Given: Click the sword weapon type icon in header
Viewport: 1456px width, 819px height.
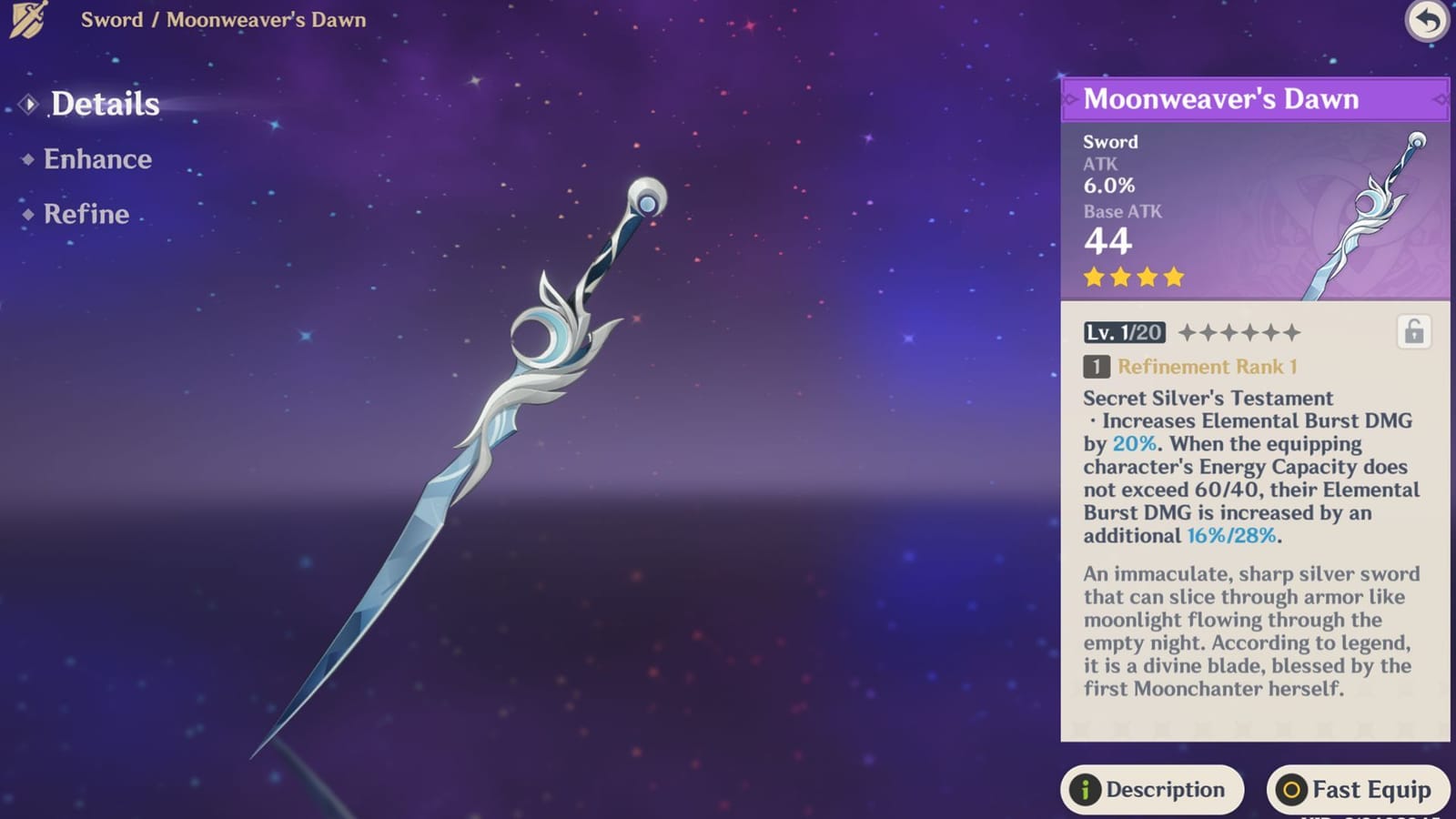Looking at the screenshot, I should pos(27,20).
